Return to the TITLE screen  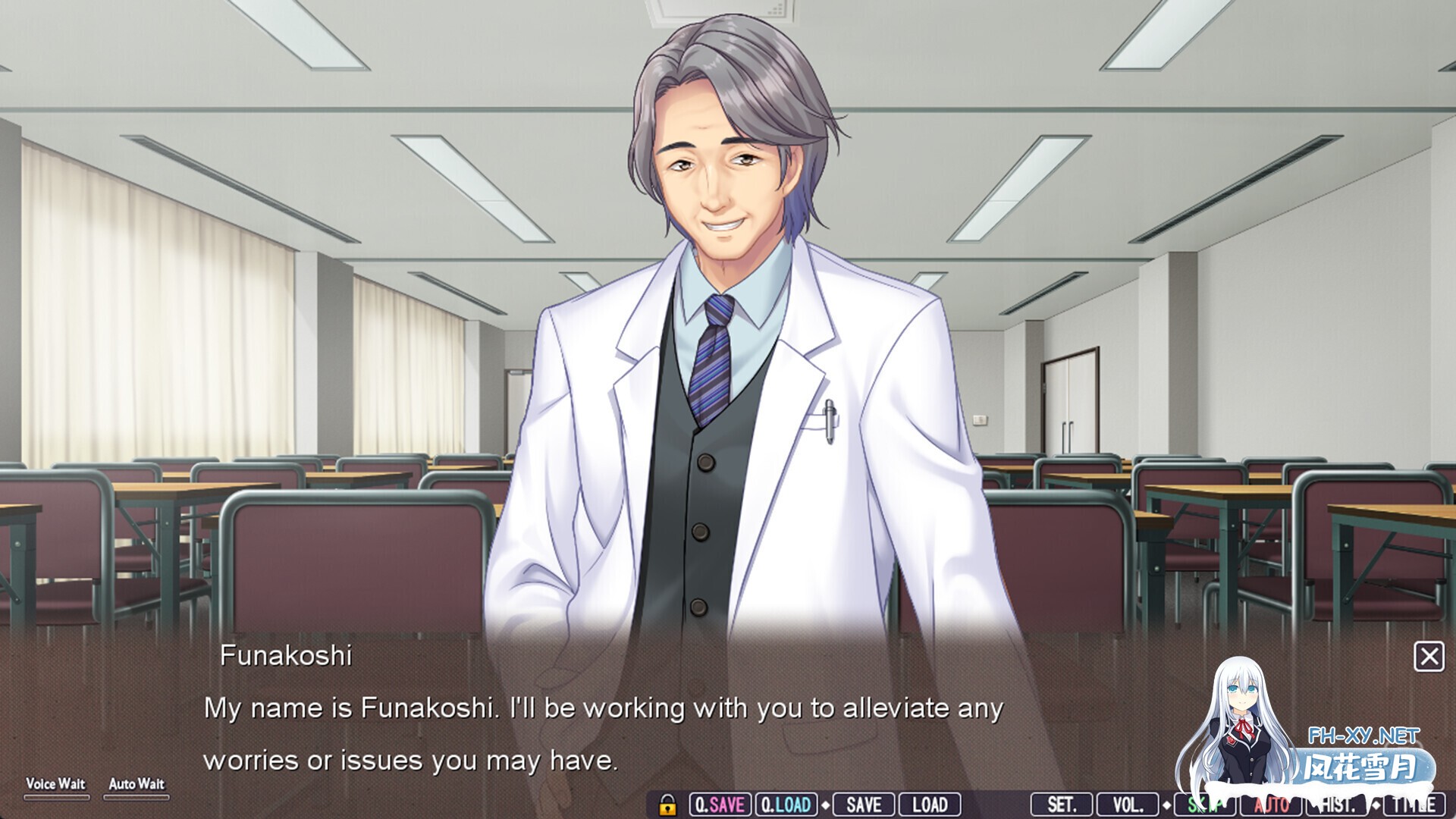tap(1414, 805)
